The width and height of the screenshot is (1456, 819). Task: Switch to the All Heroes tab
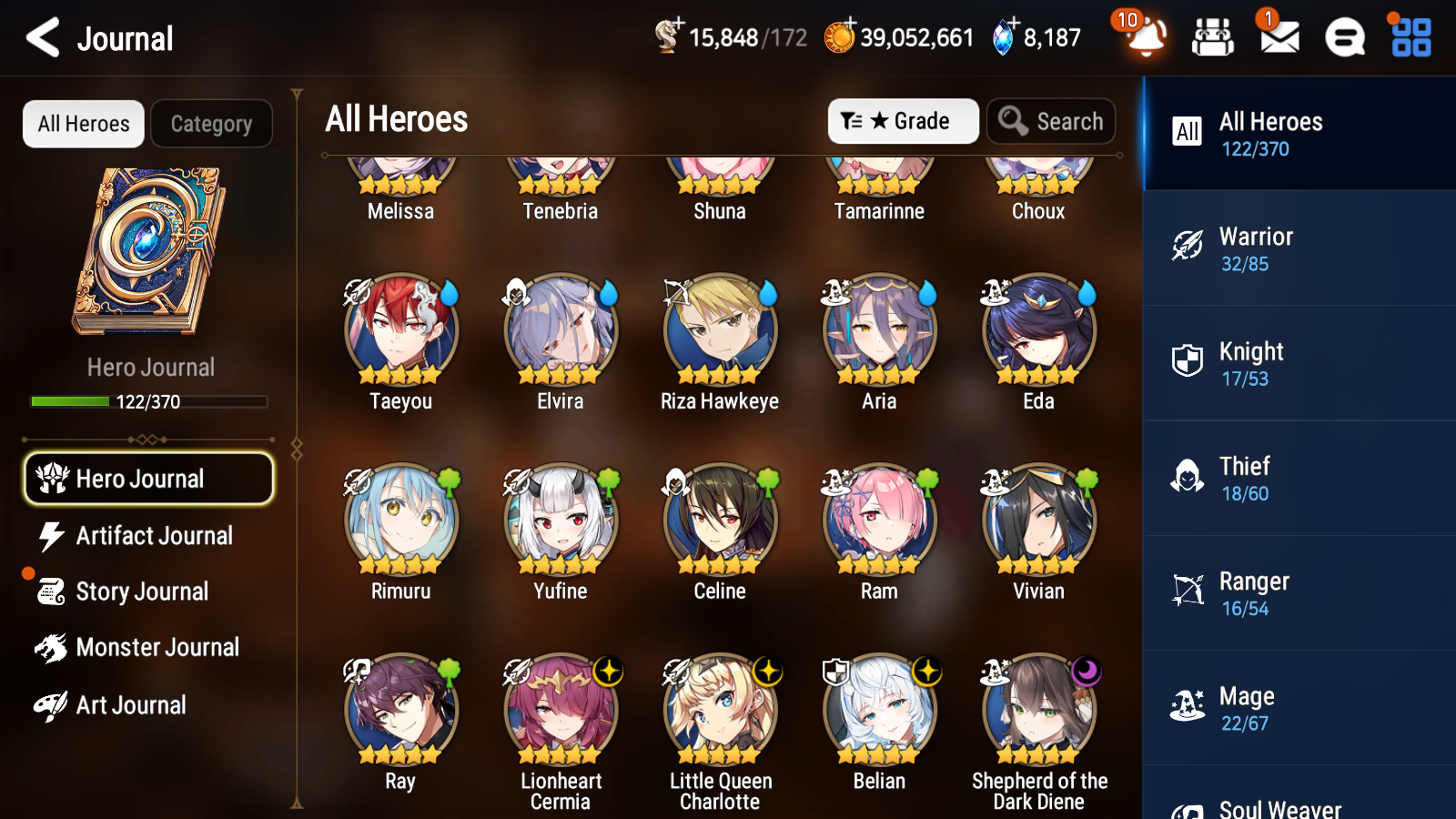[x=82, y=124]
